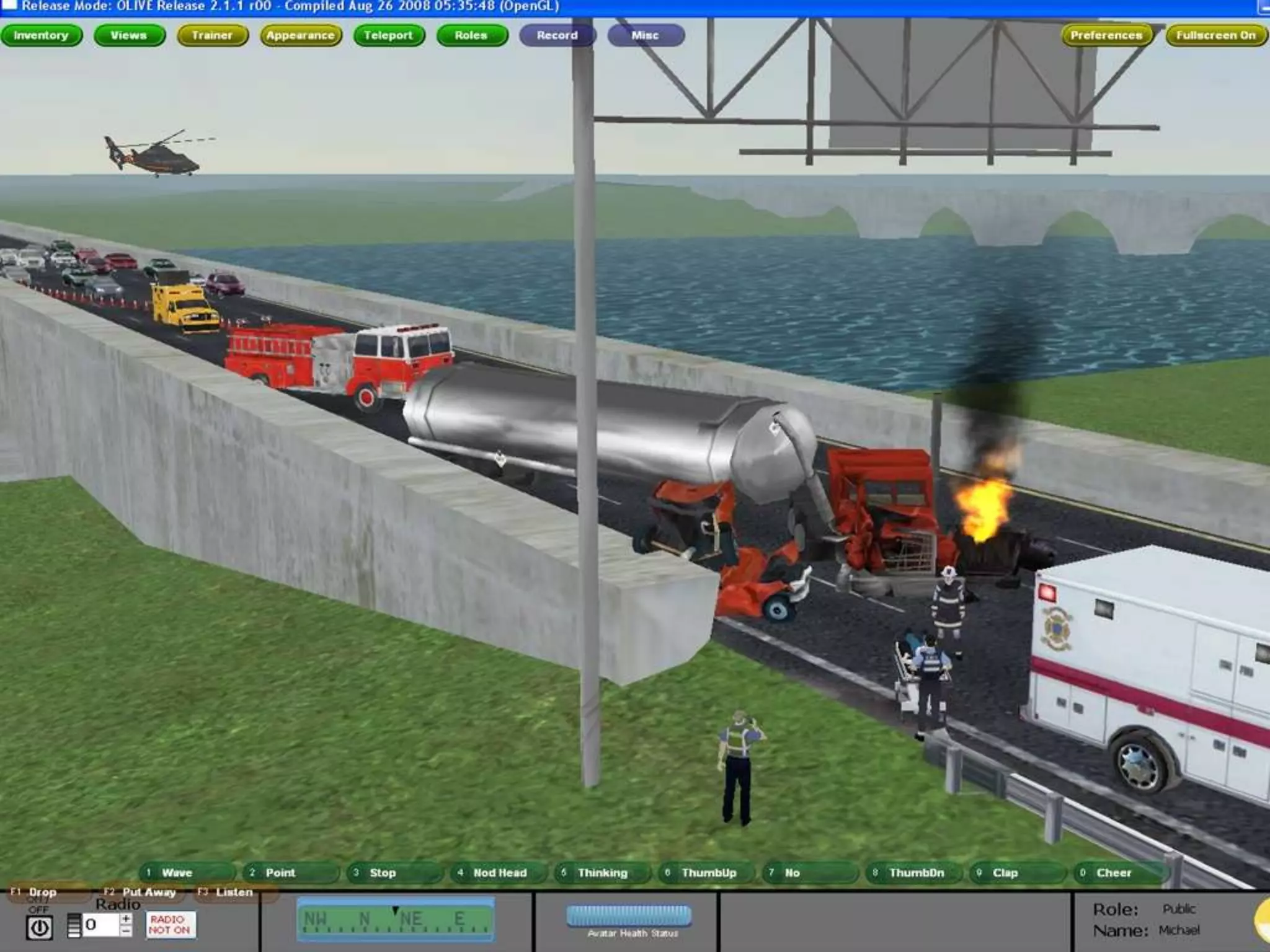Perform the Wave gesture
The width and height of the screenshot is (1270, 952).
(186, 873)
